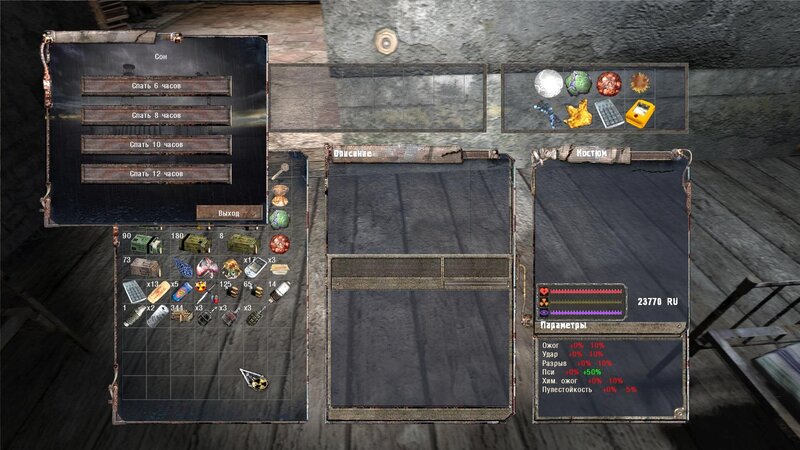
Task: Select the ammo box stack of 180
Action: tap(194, 245)
